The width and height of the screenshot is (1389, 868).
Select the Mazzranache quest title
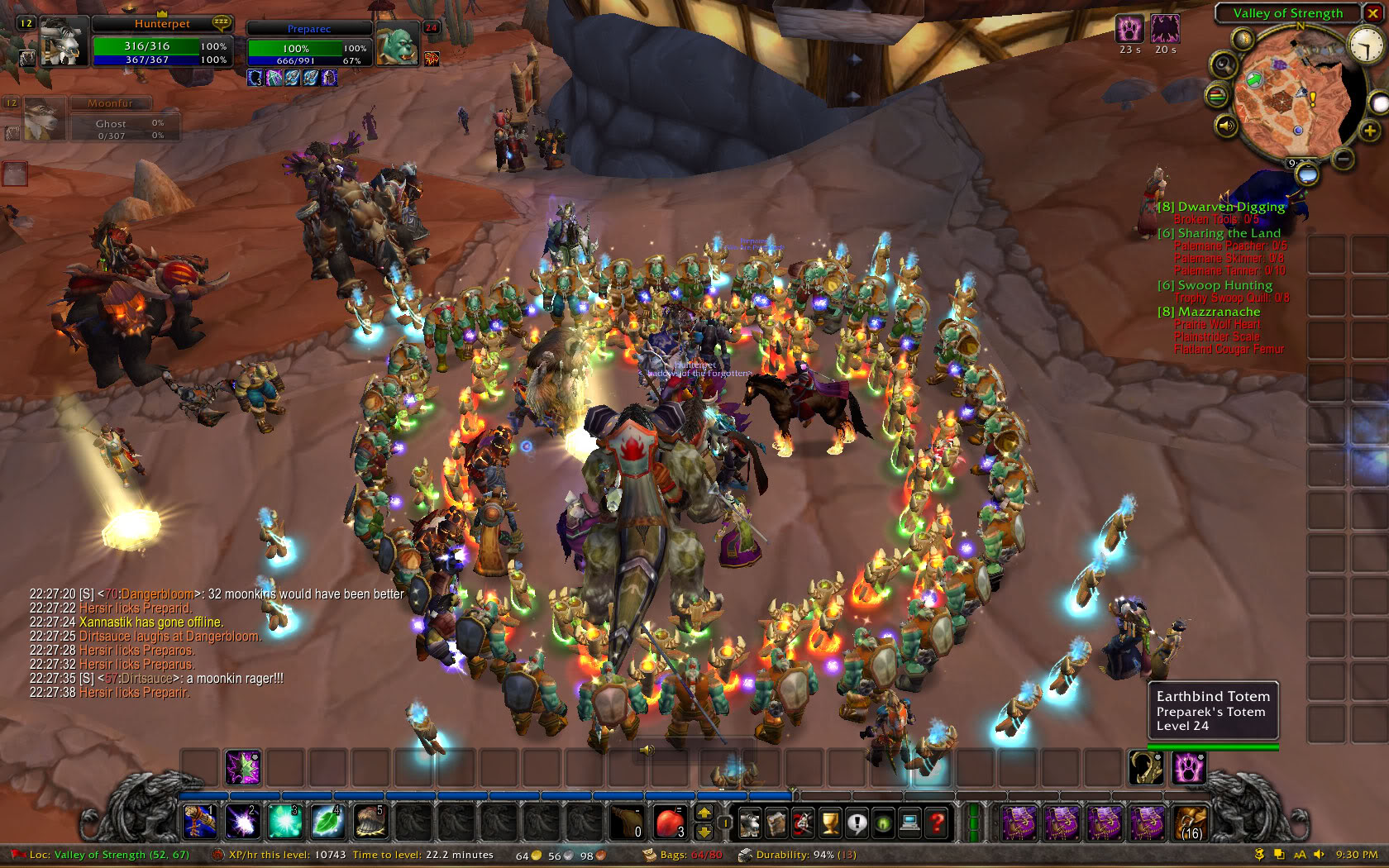click(x=1219, y=312)
